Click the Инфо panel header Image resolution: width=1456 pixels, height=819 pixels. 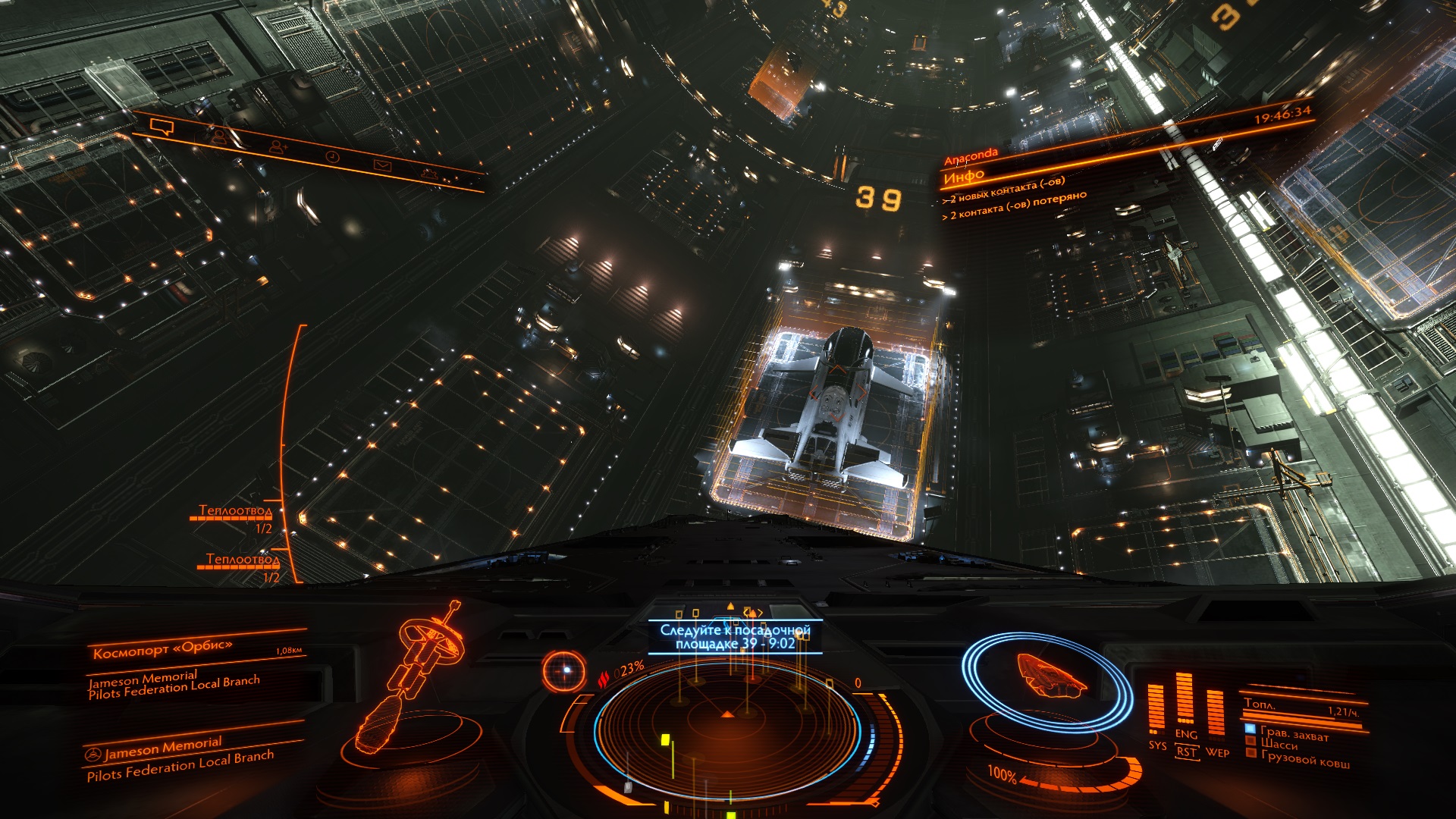click(964, 177)
